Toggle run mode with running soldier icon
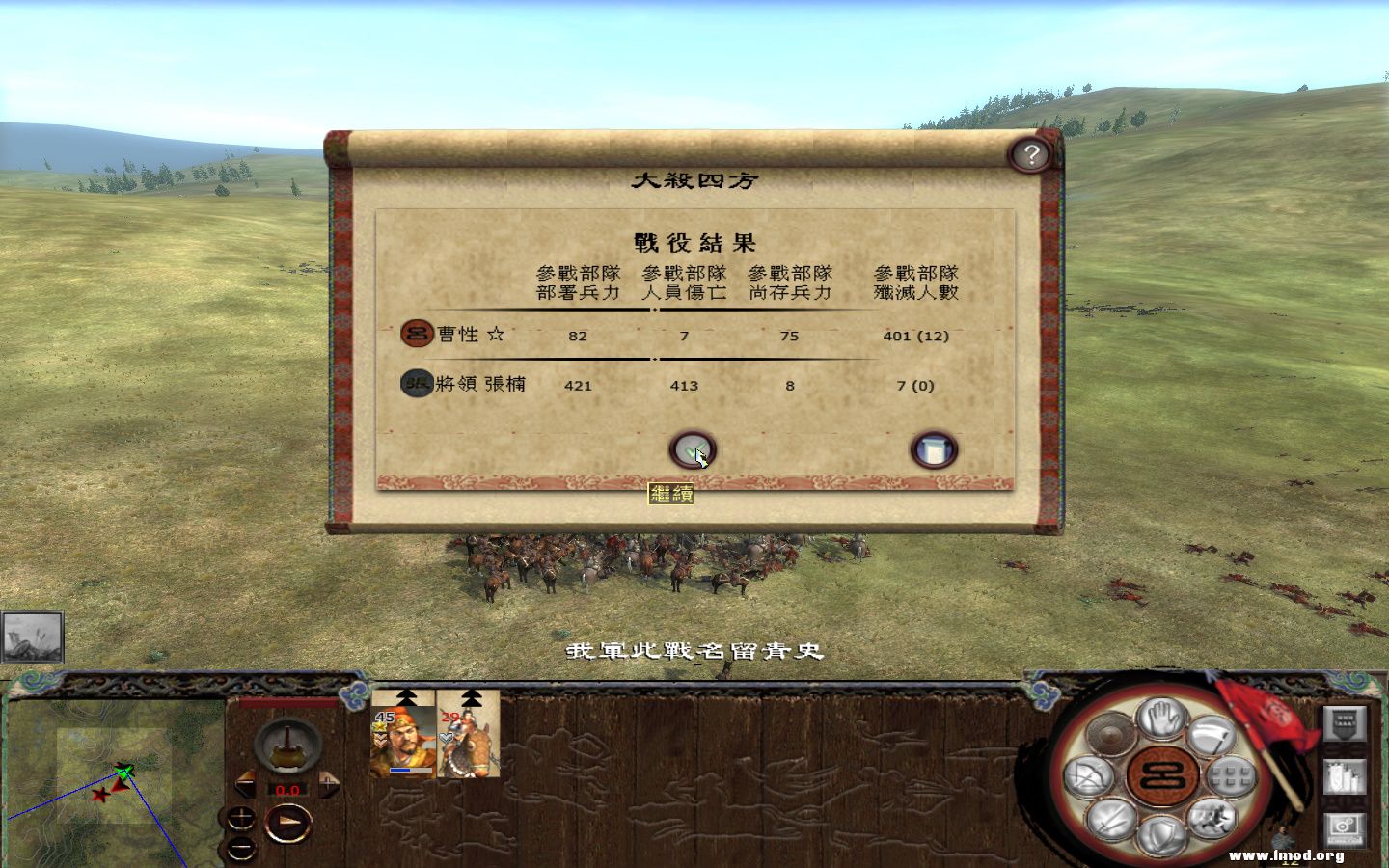The width and height of the screenshot is (1389, 868). click(1212, 819)
